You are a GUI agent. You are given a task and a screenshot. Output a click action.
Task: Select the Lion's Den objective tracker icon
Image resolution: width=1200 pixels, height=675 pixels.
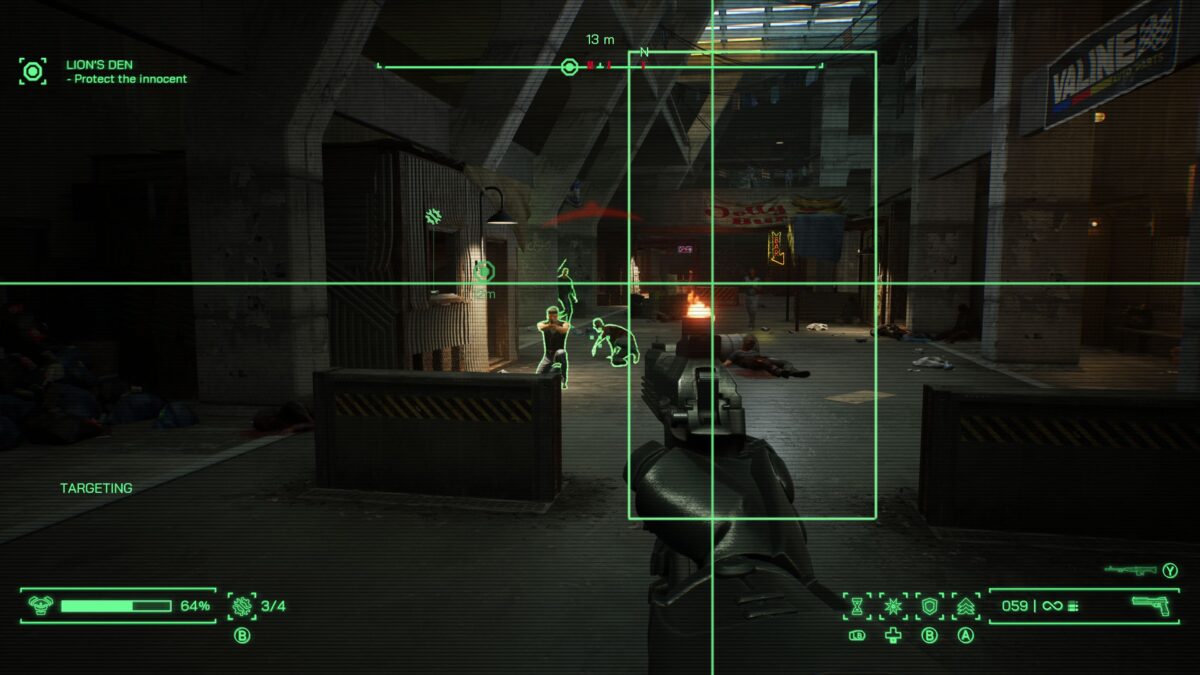click(x=33, y=71)
